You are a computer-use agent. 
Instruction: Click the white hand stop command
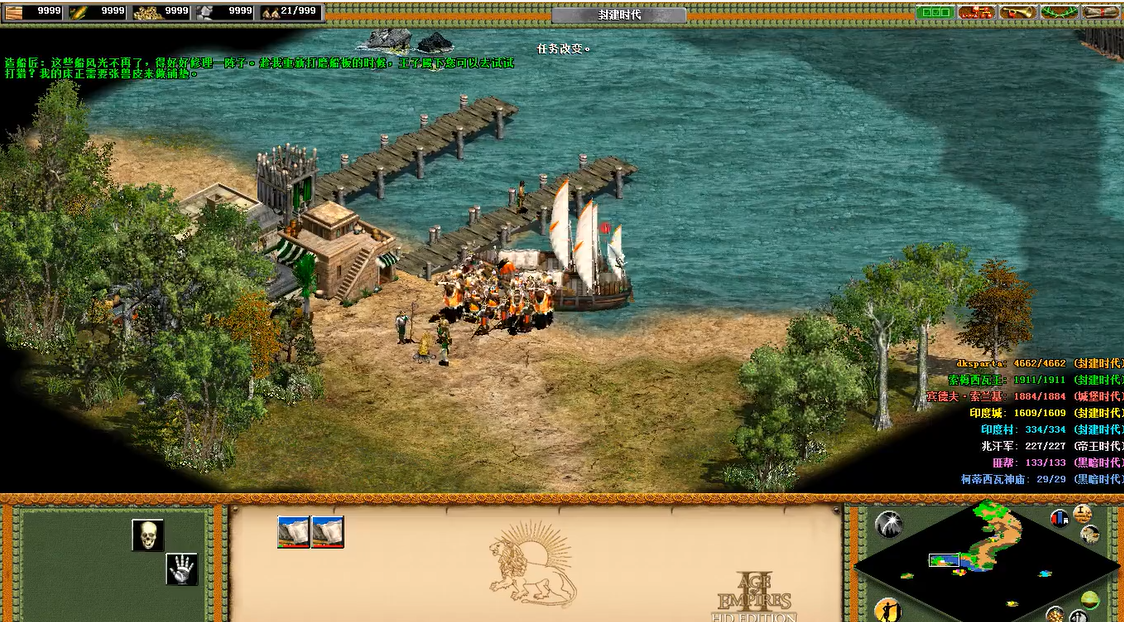(x=181, y=569)
